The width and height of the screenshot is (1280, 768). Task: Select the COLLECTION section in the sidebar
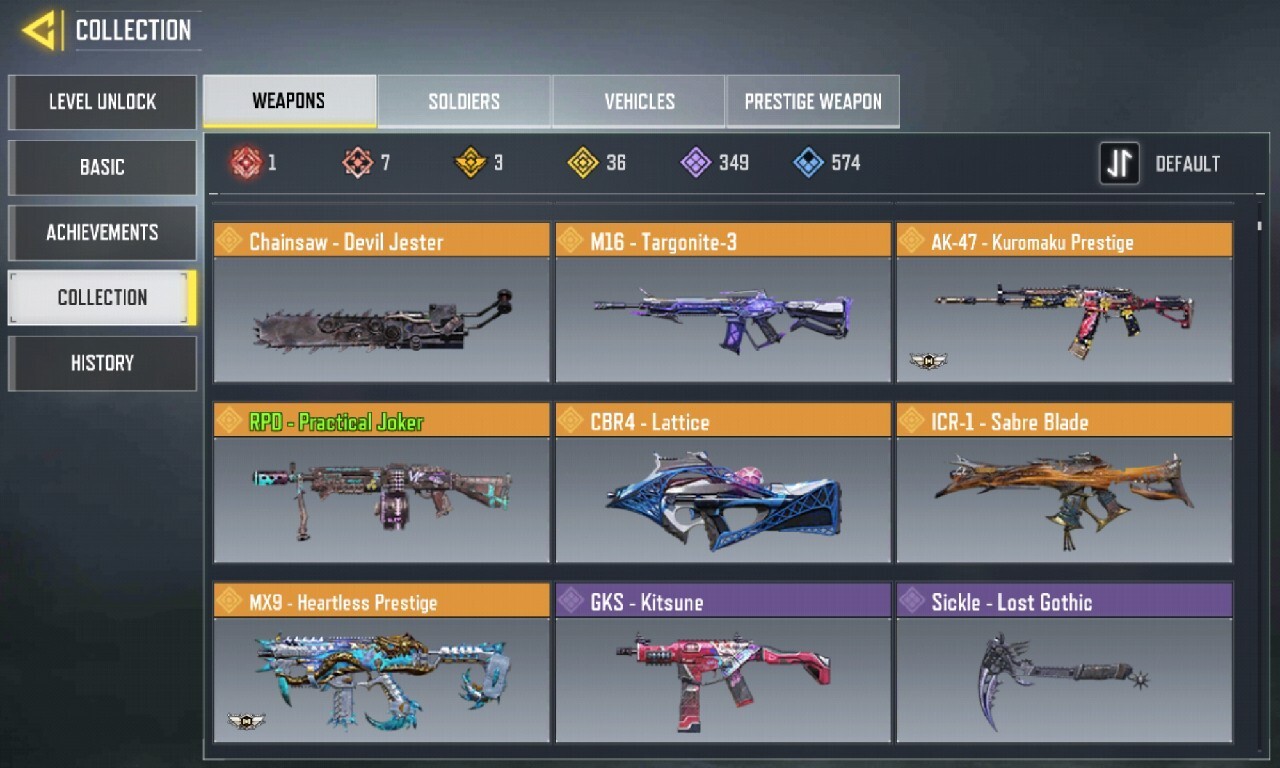pos(101,297)
